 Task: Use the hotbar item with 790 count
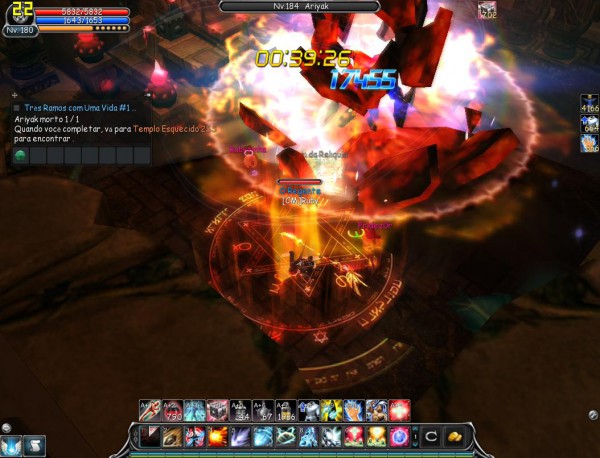pos(172,409)
